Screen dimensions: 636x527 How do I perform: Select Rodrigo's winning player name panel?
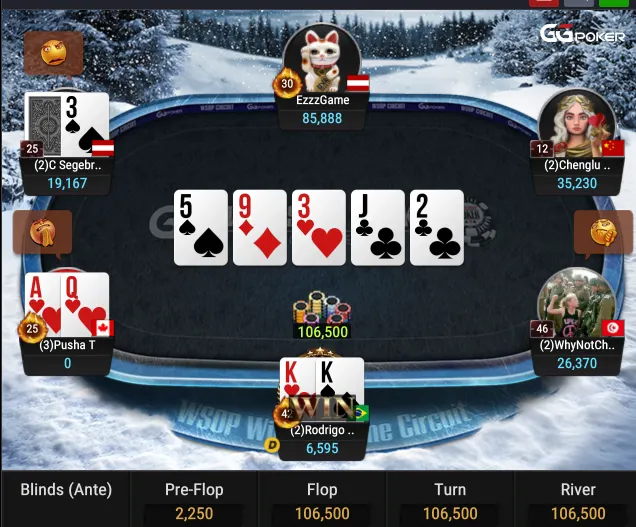(322, 440)
